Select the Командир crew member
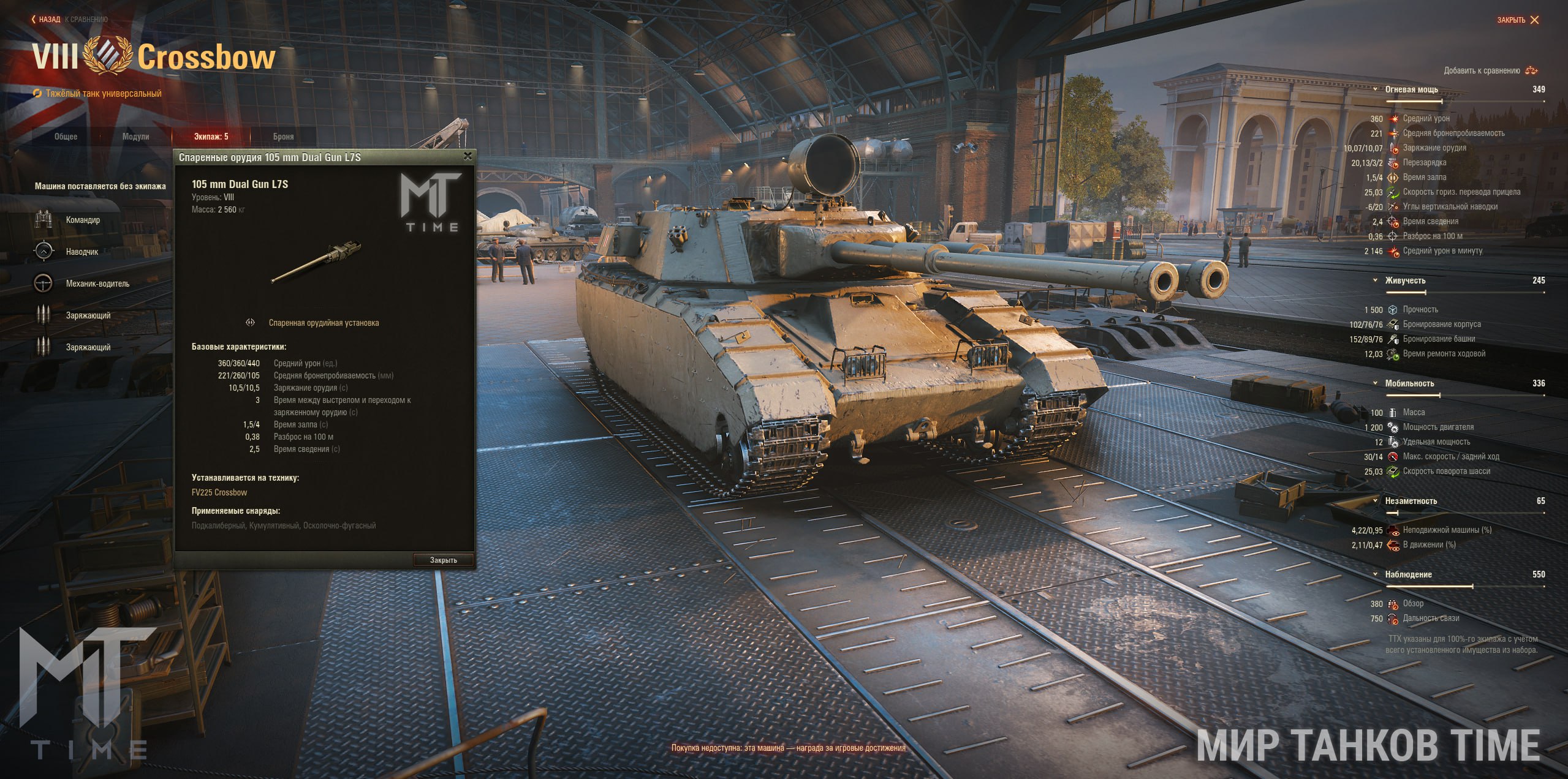Viewport: 1568px width, 779px height. 83,220
